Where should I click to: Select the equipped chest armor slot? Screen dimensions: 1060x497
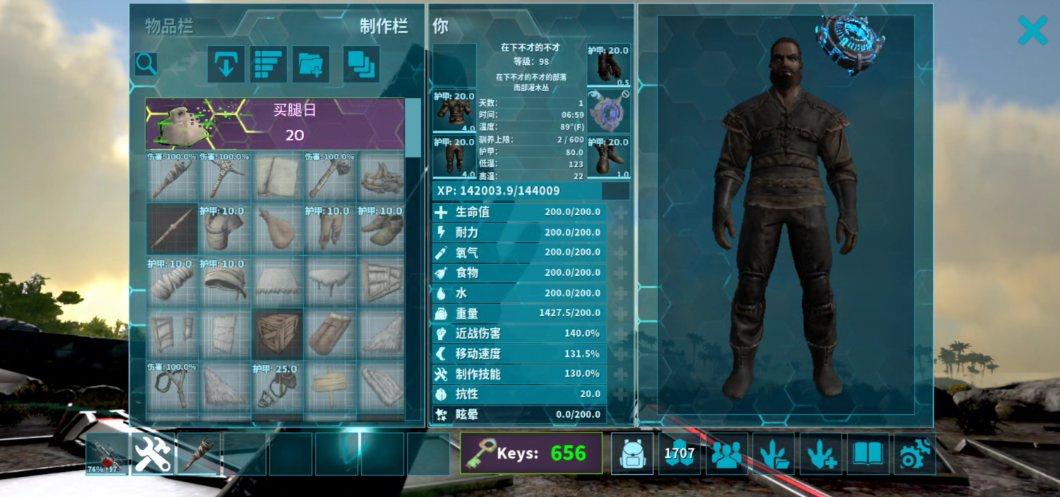[x=454, y=112]
